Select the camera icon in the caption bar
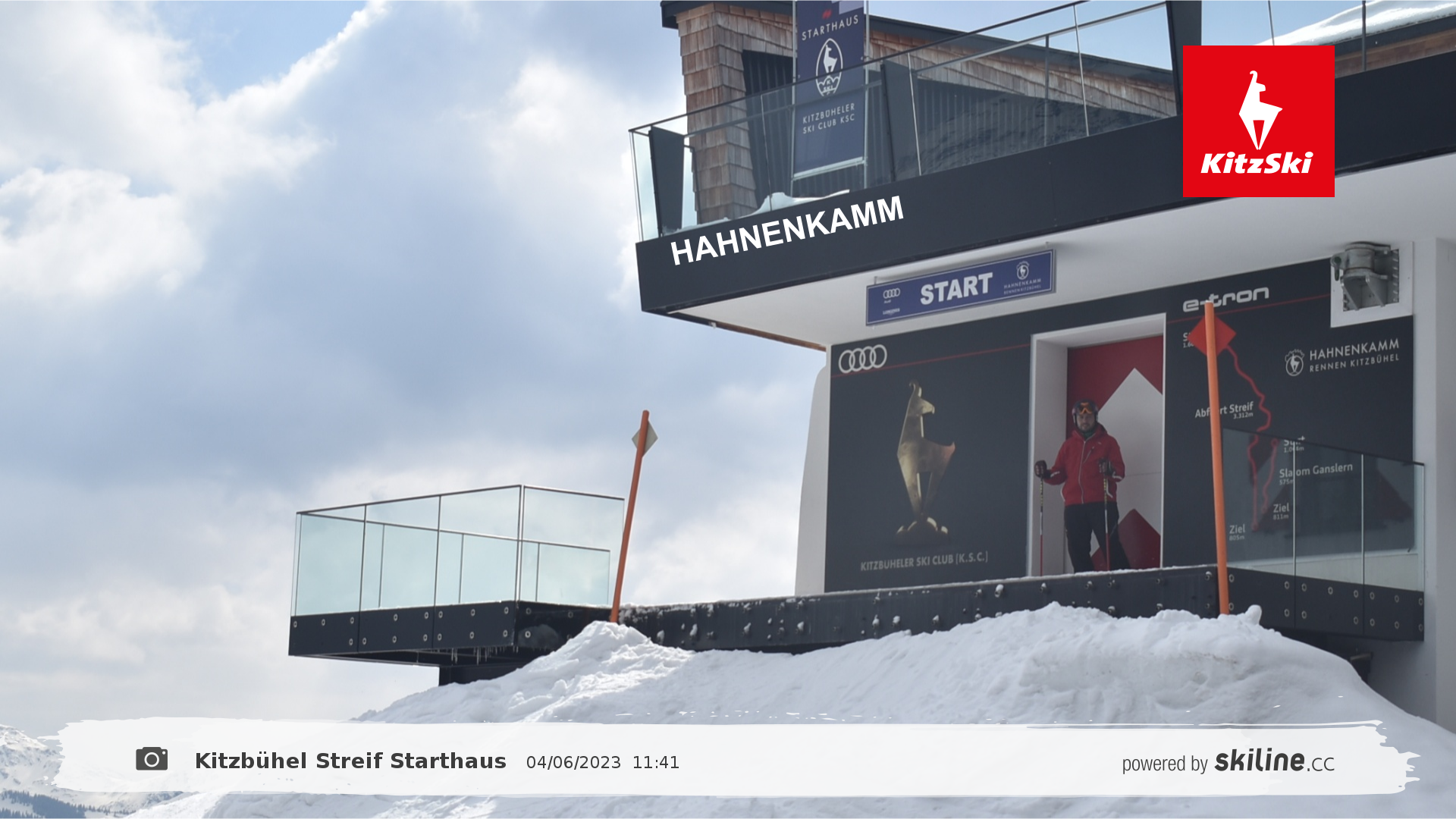1456x819 pixels. [152, 759]
